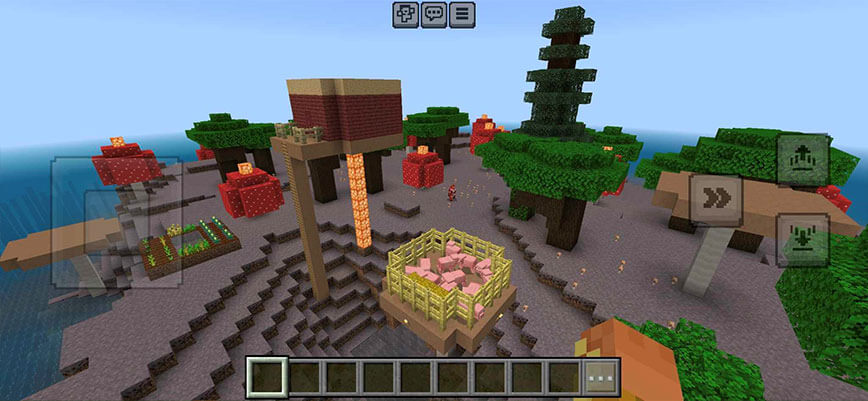Select the highlighted first hotbar slot

click(x=267, y=378)
